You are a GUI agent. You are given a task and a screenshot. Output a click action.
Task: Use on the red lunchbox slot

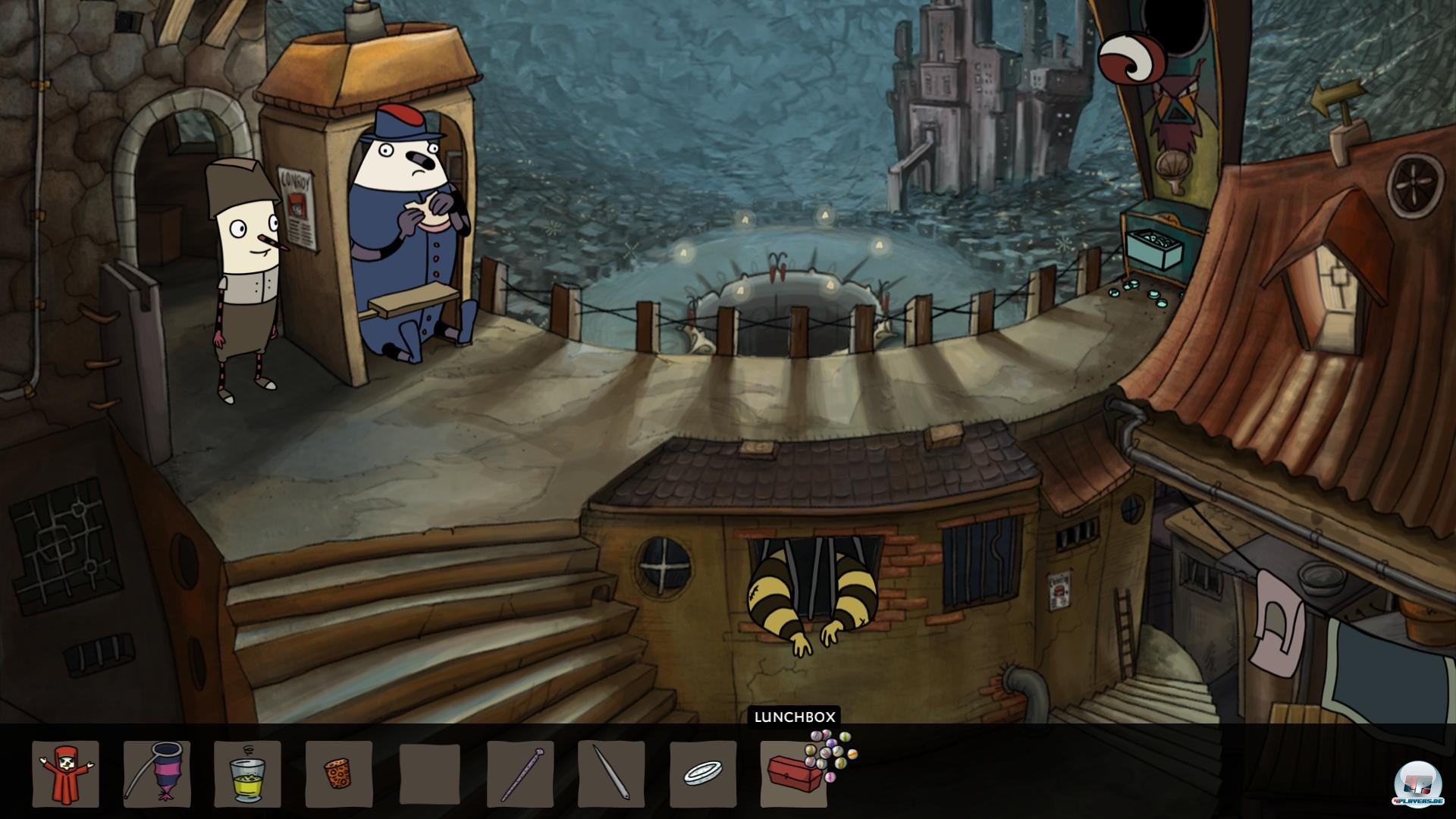coord(792,775)
